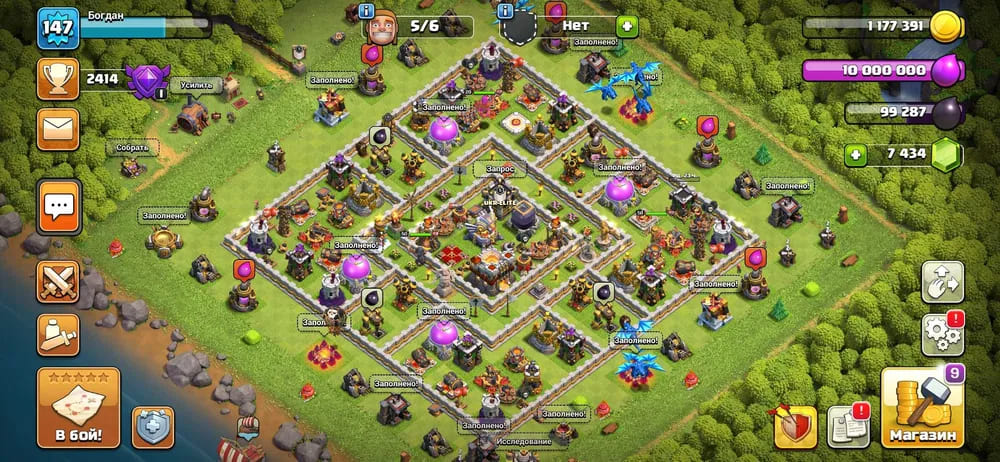Screen dimensions: 1000x462
Task: Show shield info via the 'i' icon
Action: 505,11
